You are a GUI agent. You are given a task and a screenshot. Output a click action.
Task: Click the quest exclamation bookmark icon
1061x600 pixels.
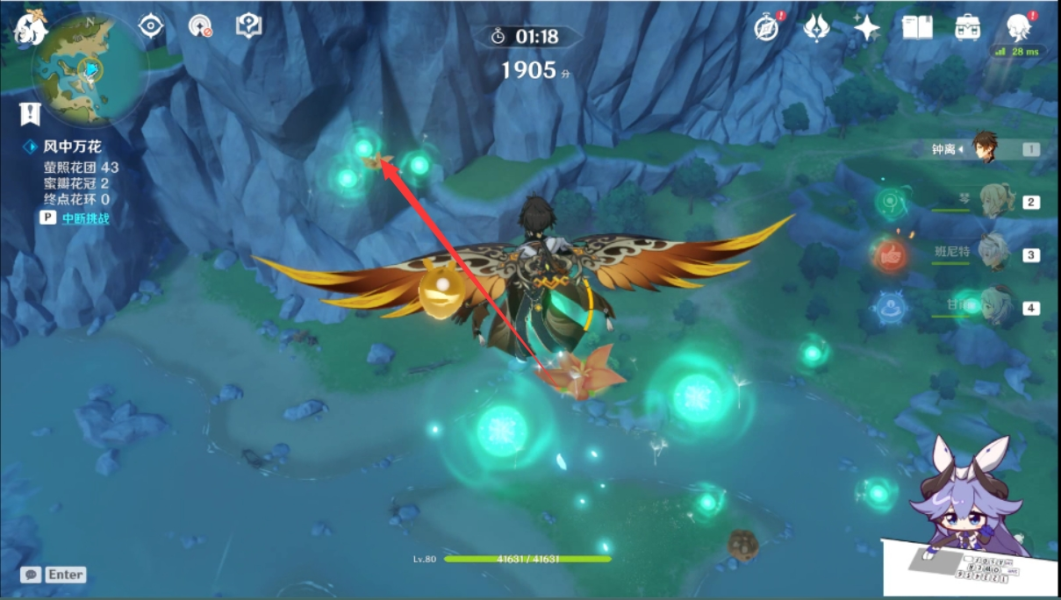pyautogui.click(x=29, y=112)
